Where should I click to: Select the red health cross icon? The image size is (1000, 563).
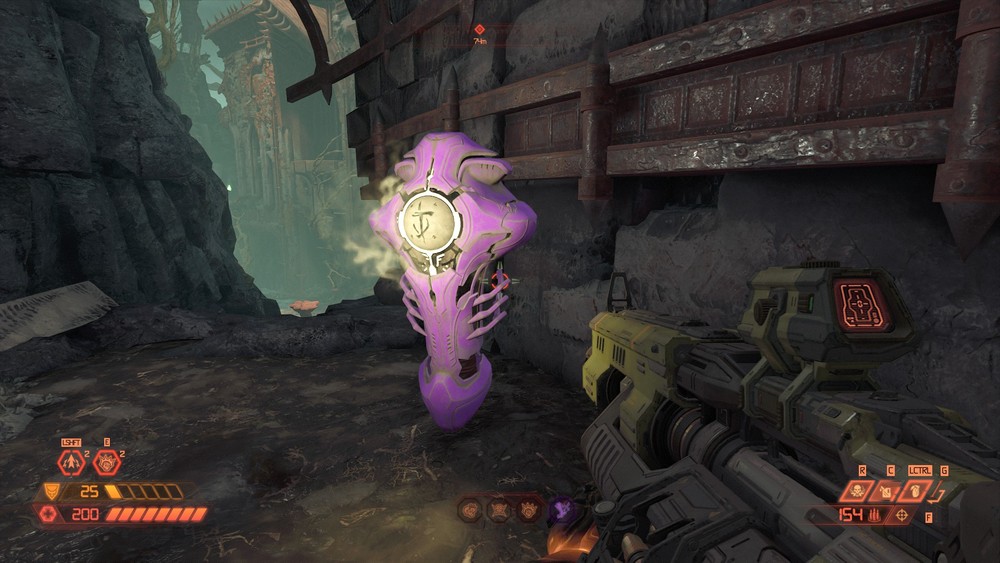(47, 514)
